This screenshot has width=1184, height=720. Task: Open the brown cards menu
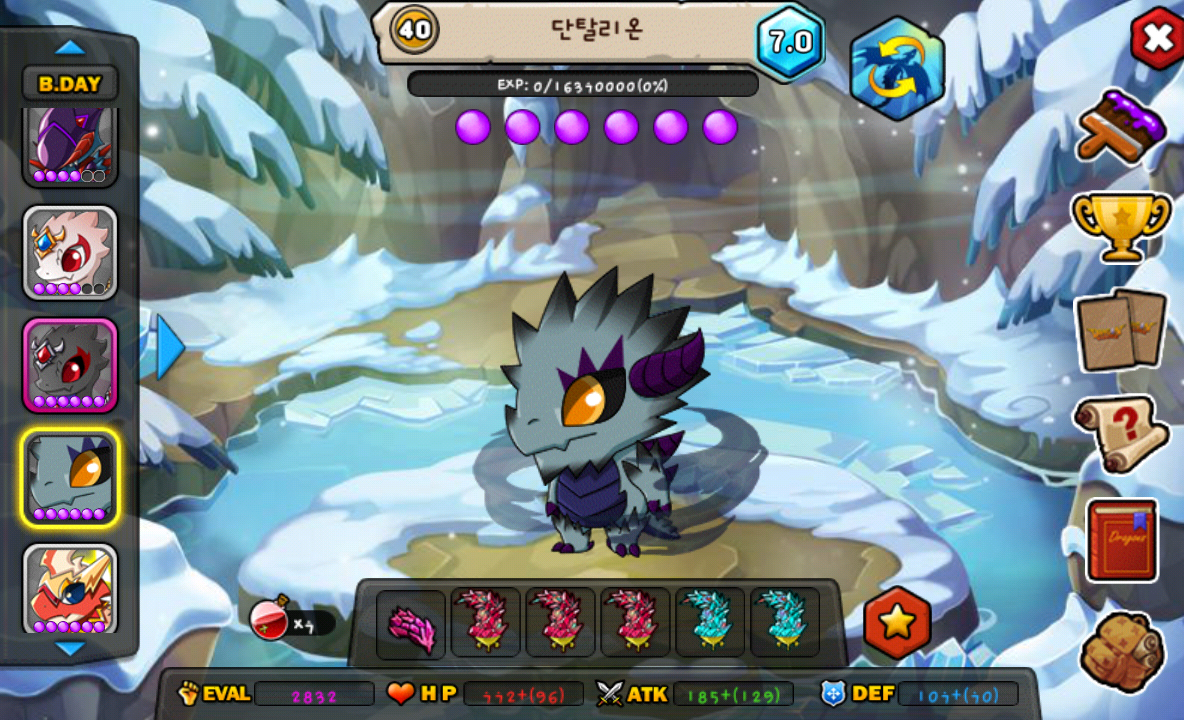point(1121,330)
